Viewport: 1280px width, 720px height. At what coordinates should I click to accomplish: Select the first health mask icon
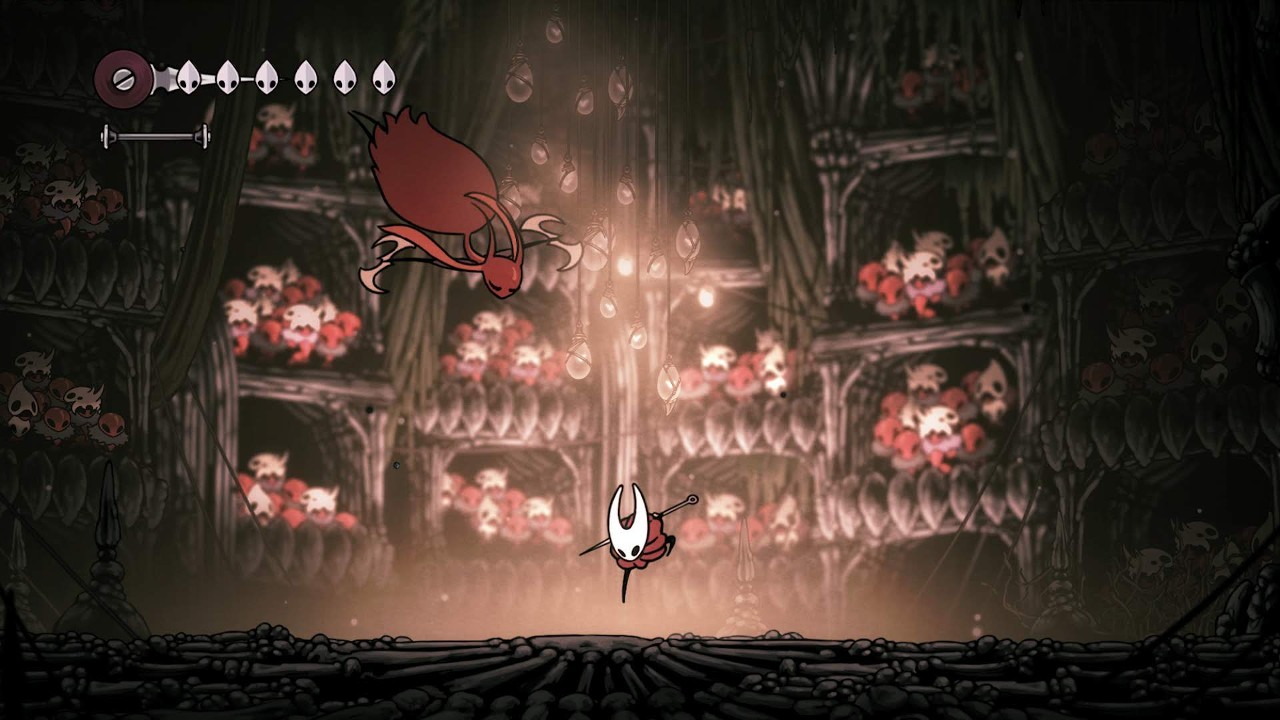[x=187, y=76]
